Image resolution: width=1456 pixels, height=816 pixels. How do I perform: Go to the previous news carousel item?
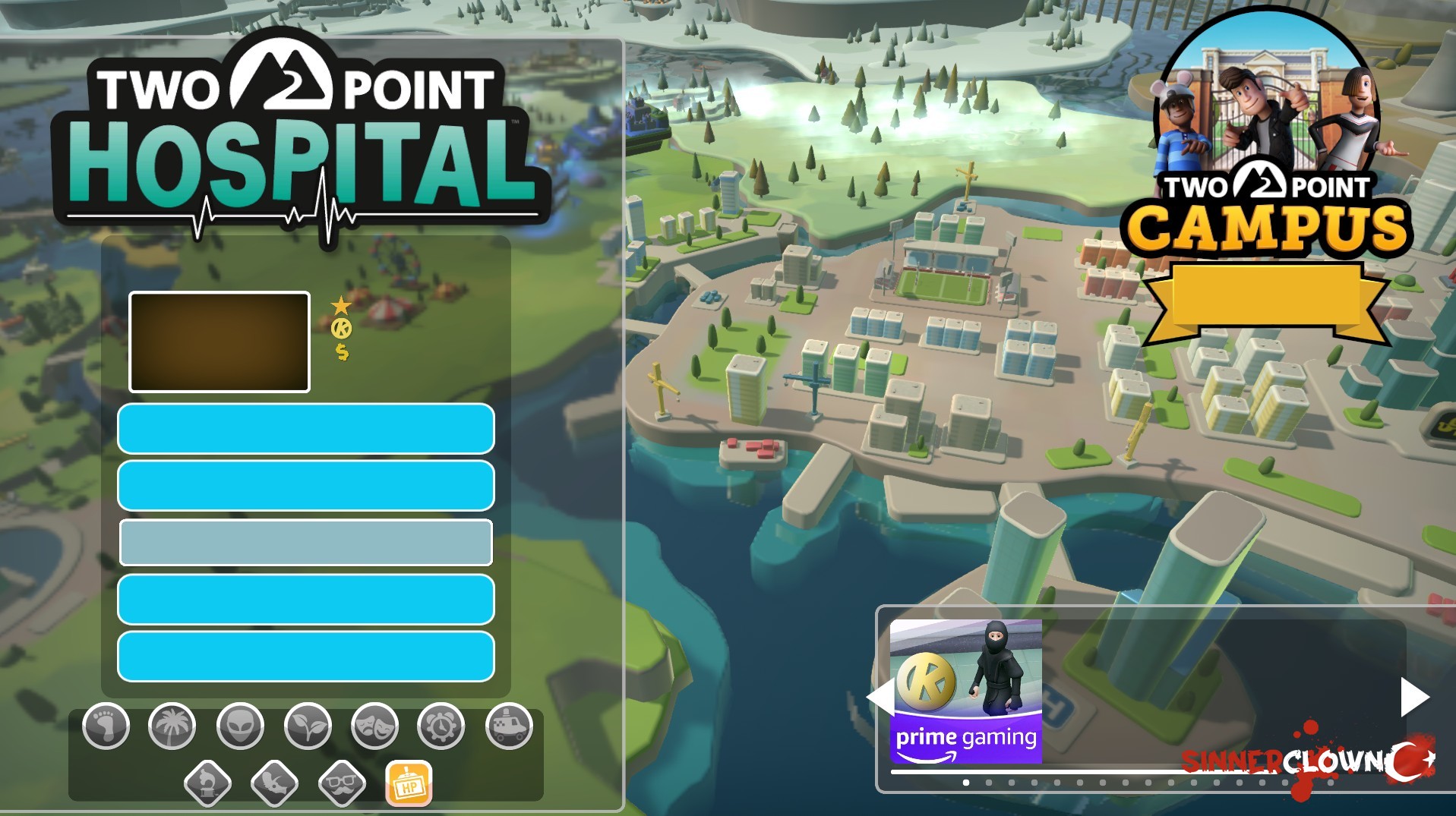pos(880,697)
